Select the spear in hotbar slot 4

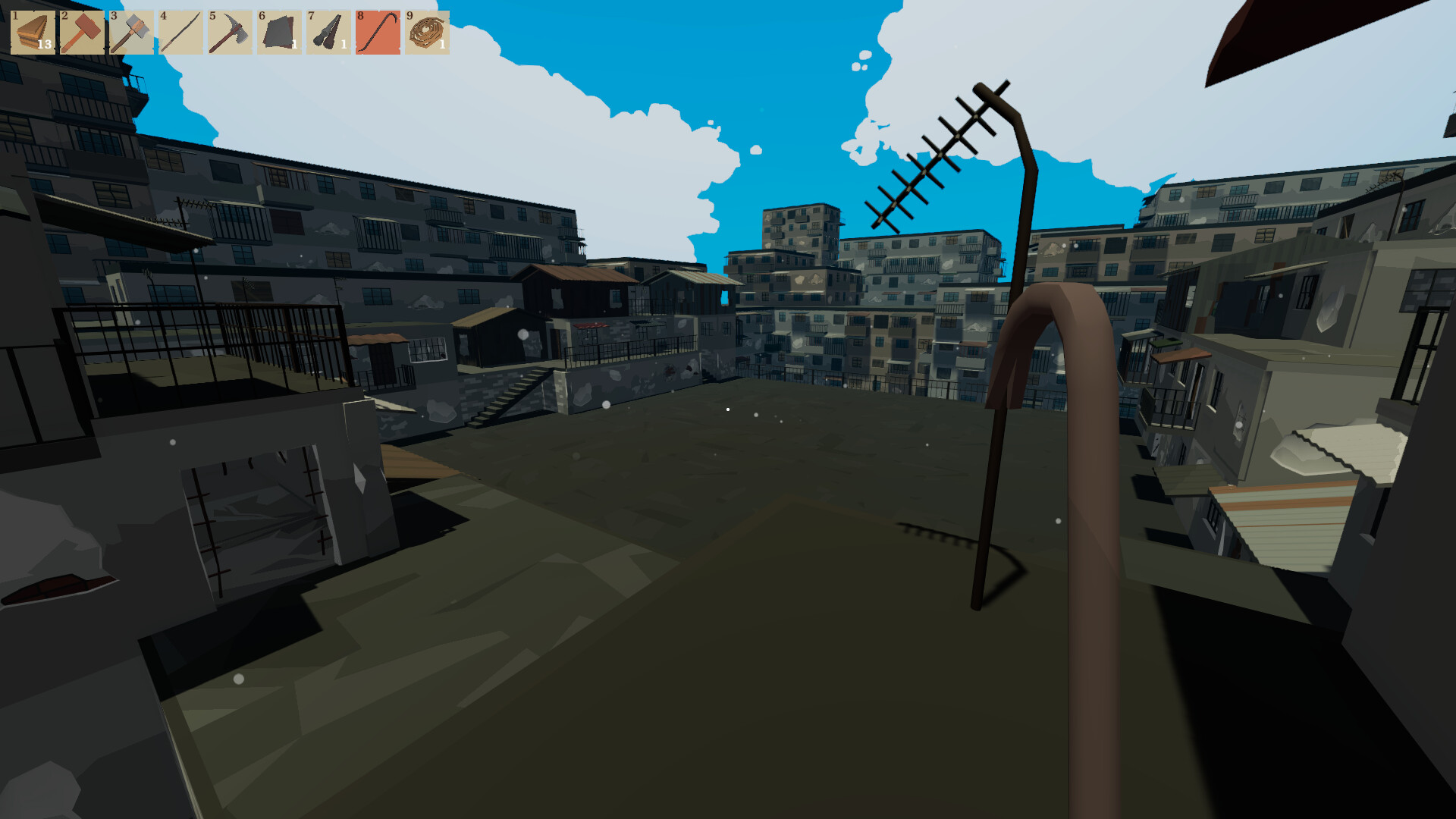click(180, 32)
